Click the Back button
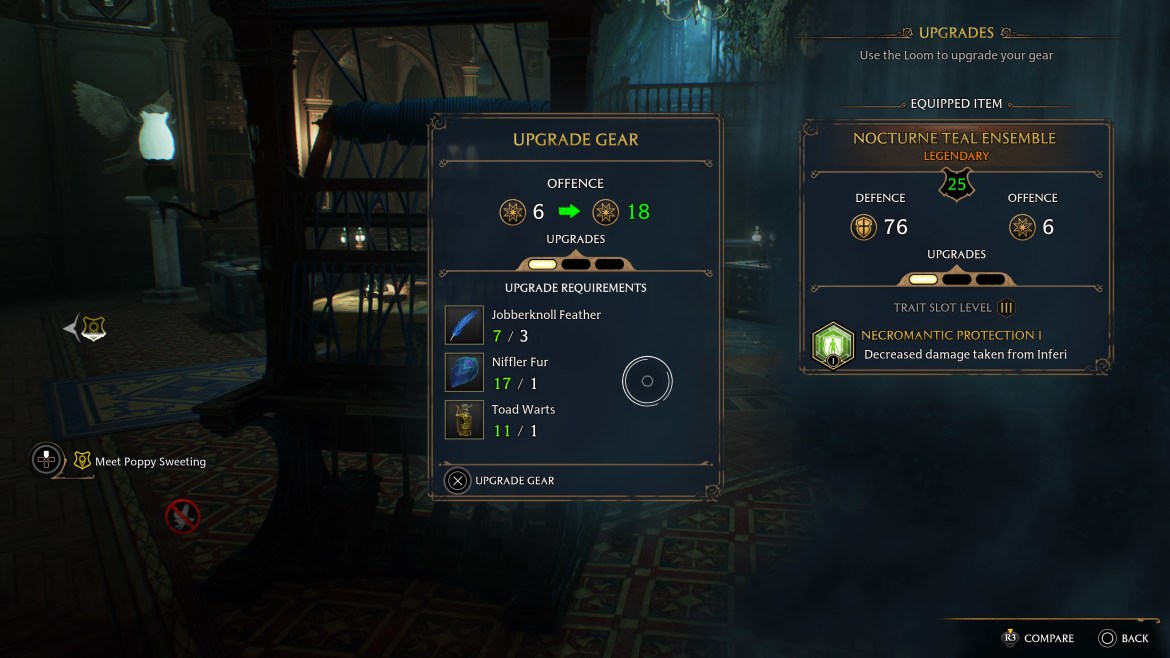Image resolution: width=1170 pixels, height=658 pixels. [1123, 638]
